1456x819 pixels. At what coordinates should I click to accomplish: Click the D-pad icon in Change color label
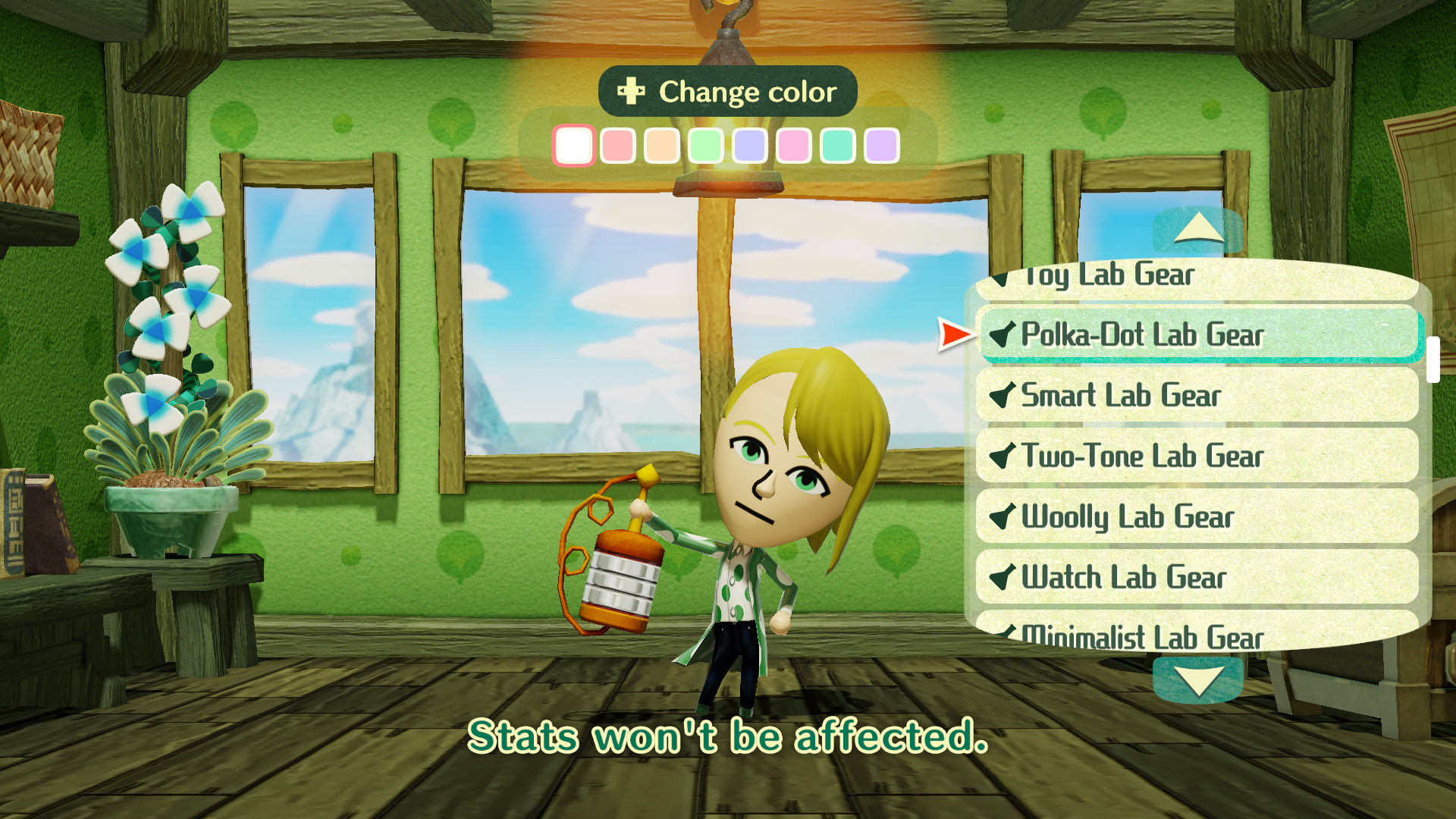tap(629, 92)
